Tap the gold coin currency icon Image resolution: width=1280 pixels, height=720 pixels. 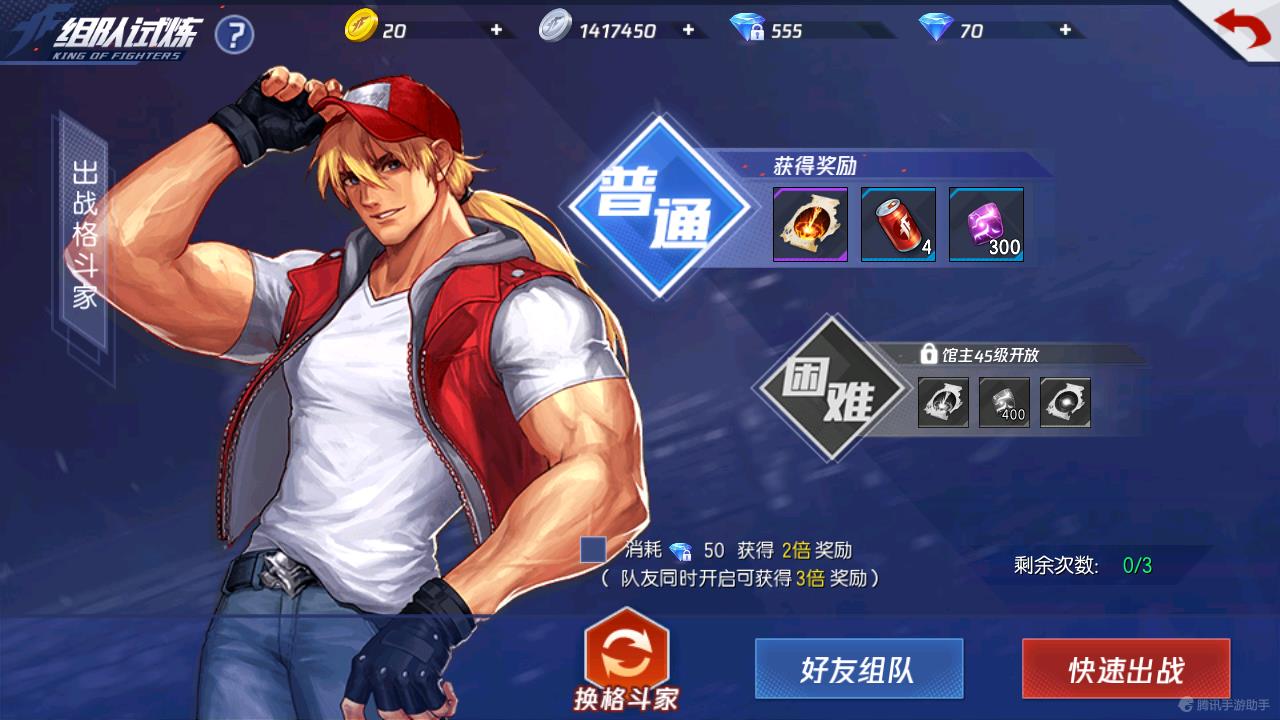click(361, 29)
